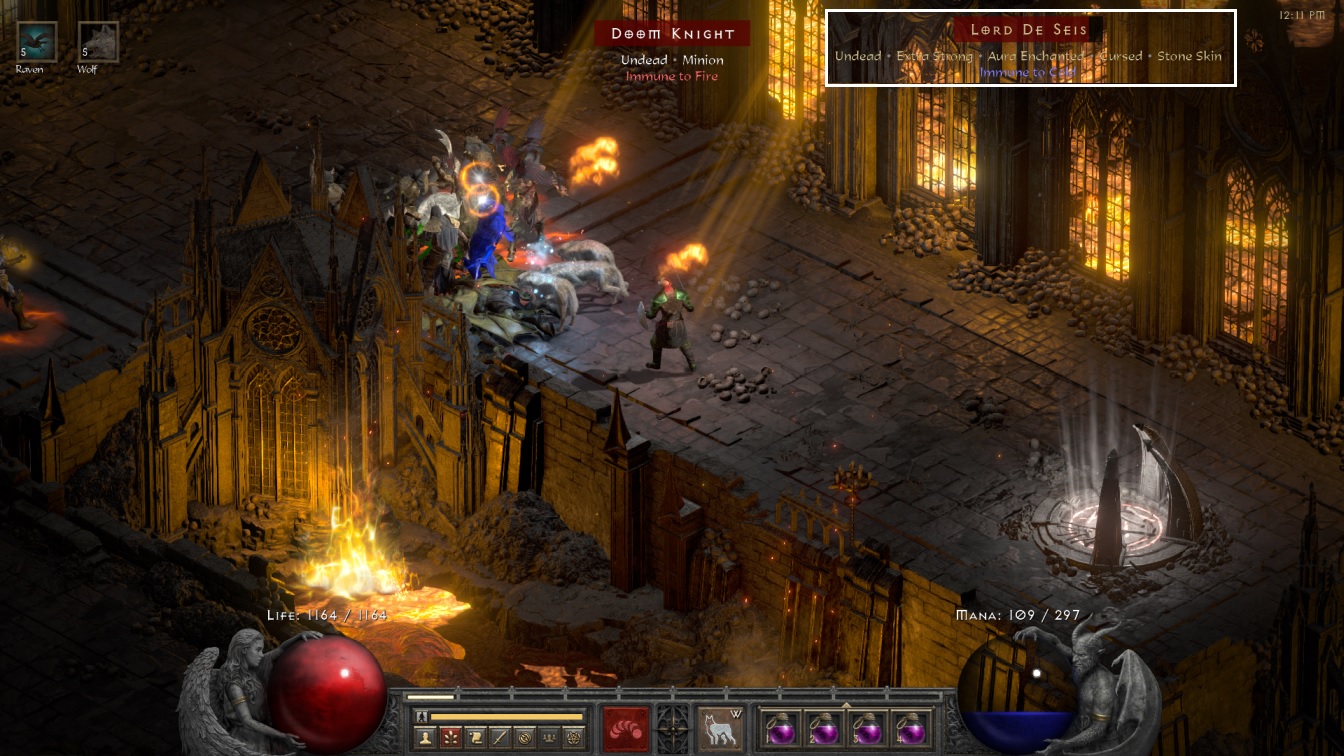Toggle the run/walk icon beside the stamina bar
The height and width of the screenshot is (756, 1344).
coord(422,716)
